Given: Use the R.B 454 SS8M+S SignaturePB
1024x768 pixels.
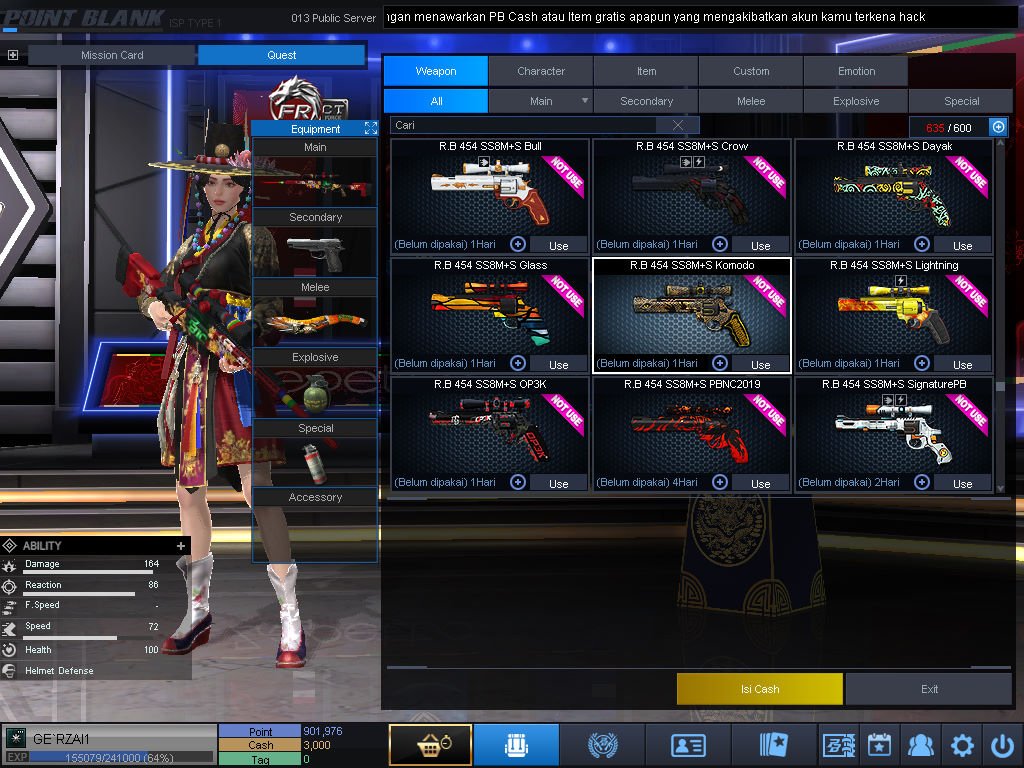Looking at the screenshot, I should coord(962,484).
